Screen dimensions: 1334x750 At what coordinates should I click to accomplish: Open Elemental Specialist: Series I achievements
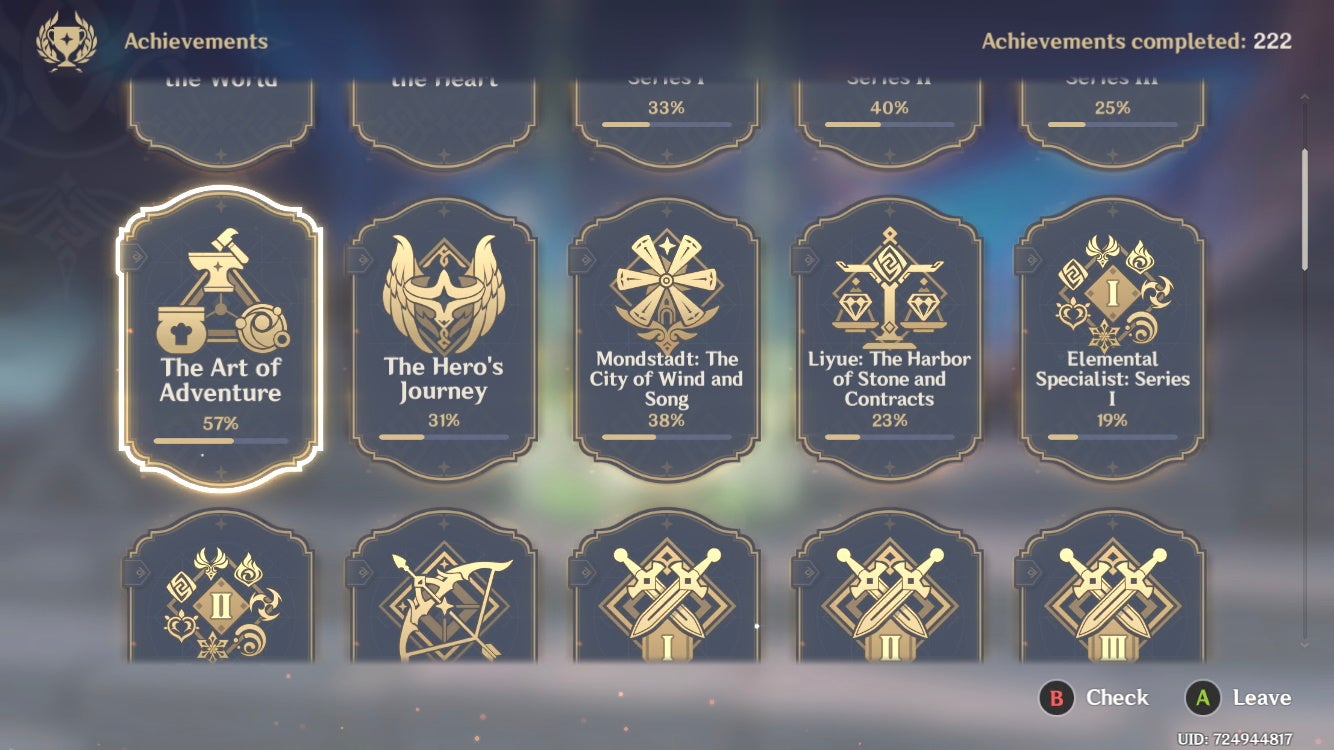point(1112,338)
